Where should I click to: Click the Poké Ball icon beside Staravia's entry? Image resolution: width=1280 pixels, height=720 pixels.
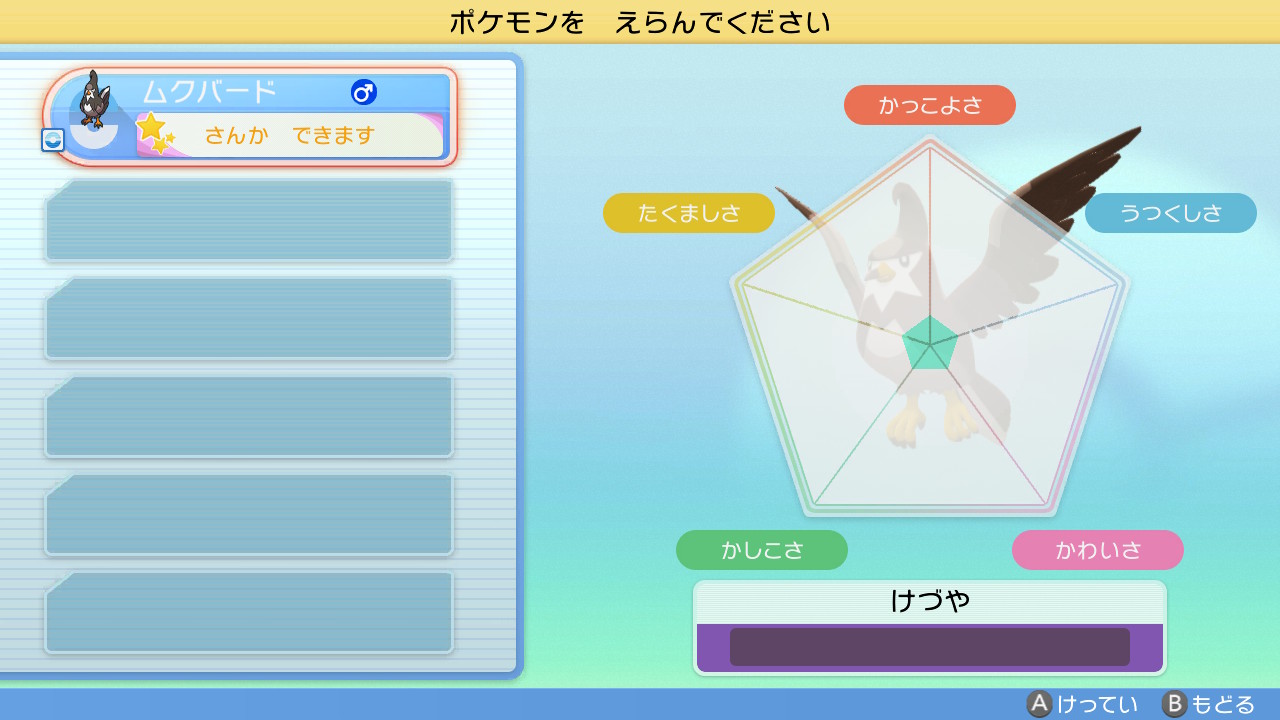click(54, 141)
